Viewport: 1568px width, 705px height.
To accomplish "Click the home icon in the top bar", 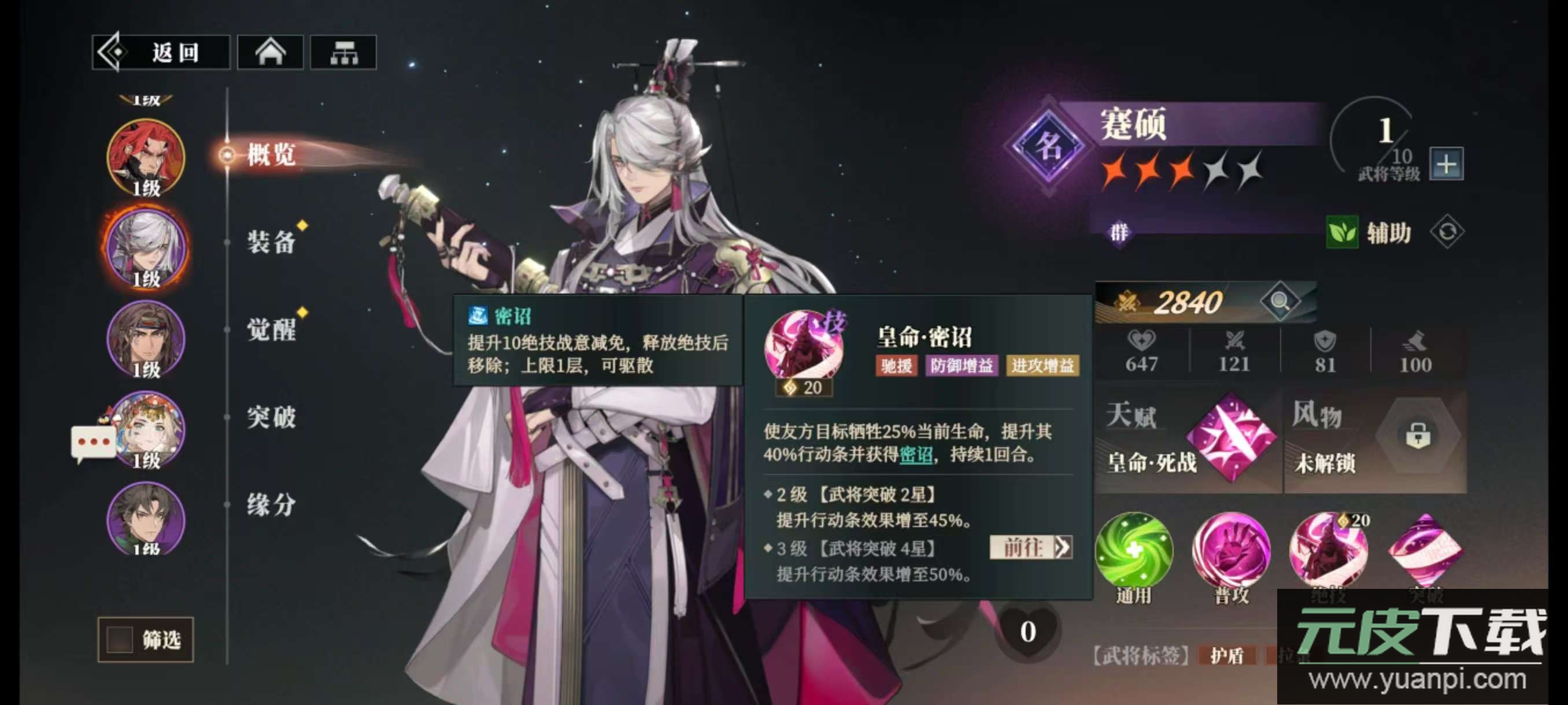I will [x=270, y=53].
